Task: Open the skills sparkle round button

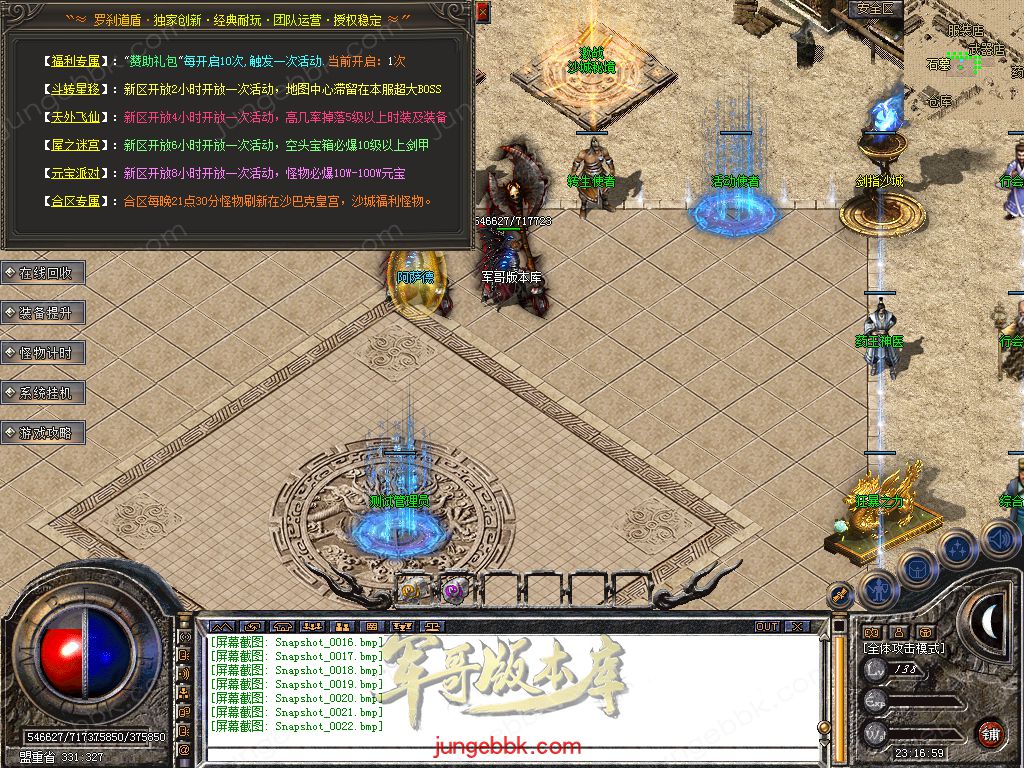Action: click(x=957, y=548)
